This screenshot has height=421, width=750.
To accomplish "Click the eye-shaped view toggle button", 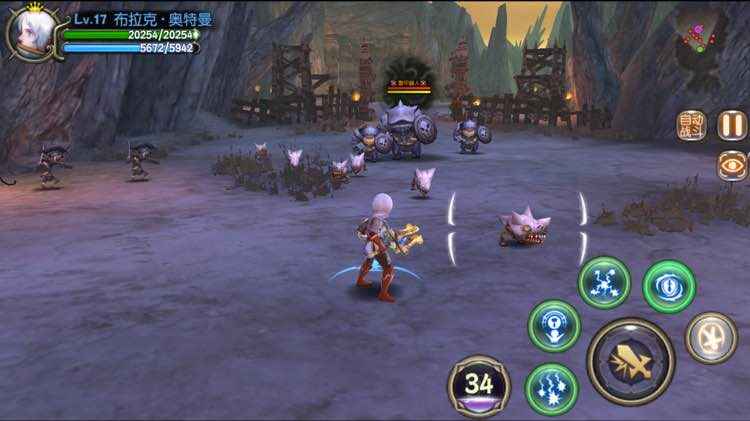I will pos(732,166).
